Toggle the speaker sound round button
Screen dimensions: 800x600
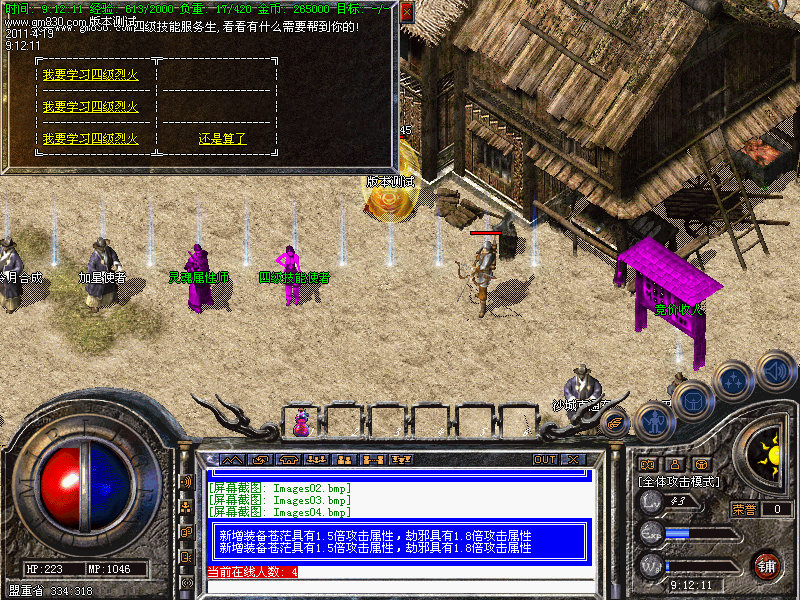[x=775, y=372]
